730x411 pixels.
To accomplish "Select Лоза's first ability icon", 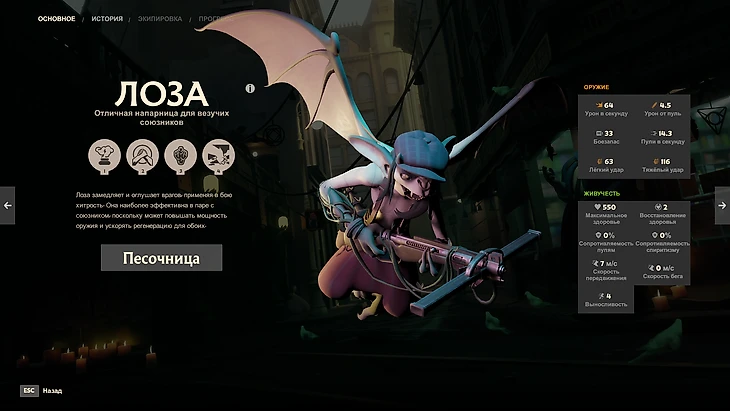I will (102, 156).
